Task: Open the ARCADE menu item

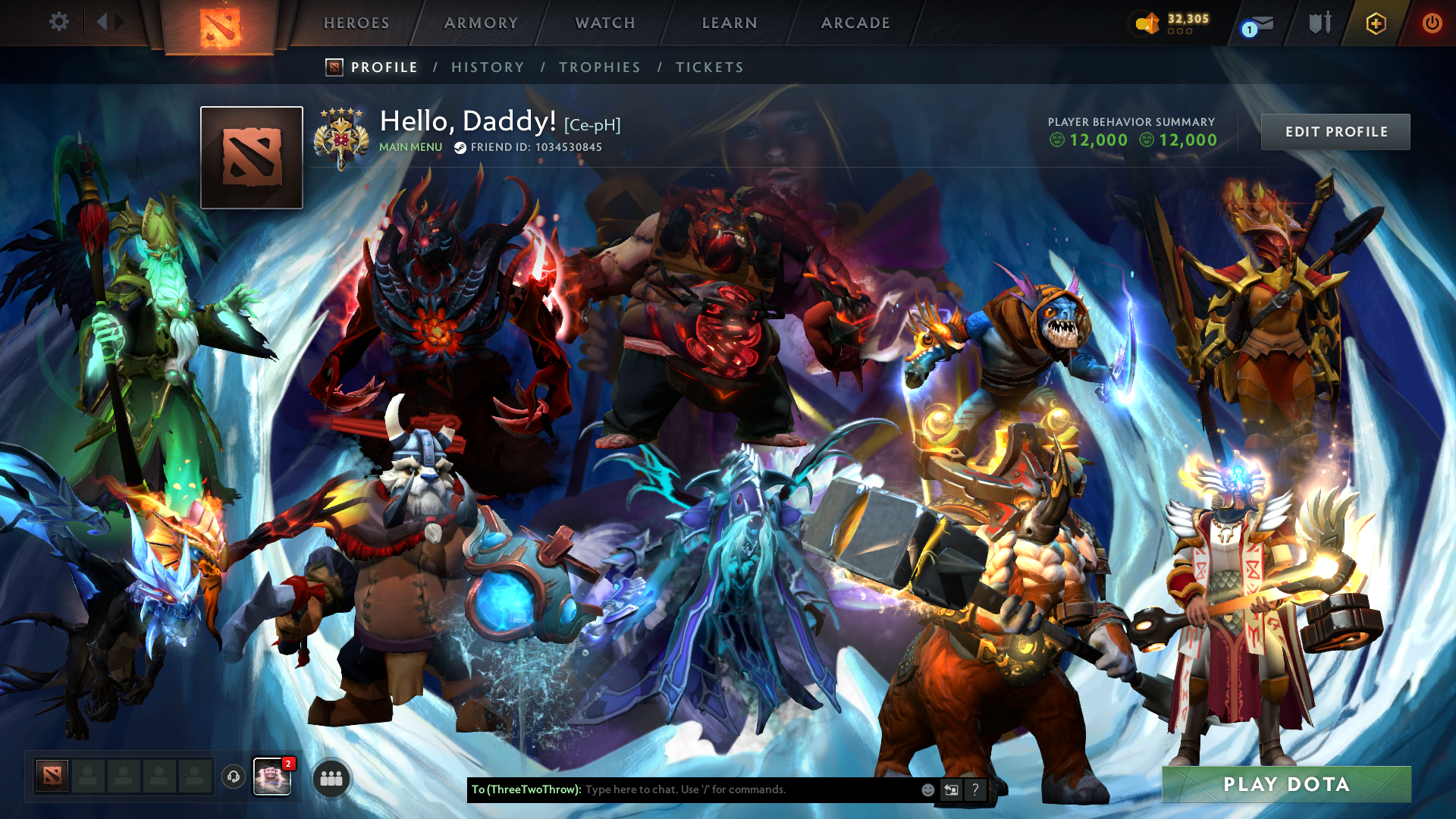Action: pyautogui.click(x=855, y=23)
